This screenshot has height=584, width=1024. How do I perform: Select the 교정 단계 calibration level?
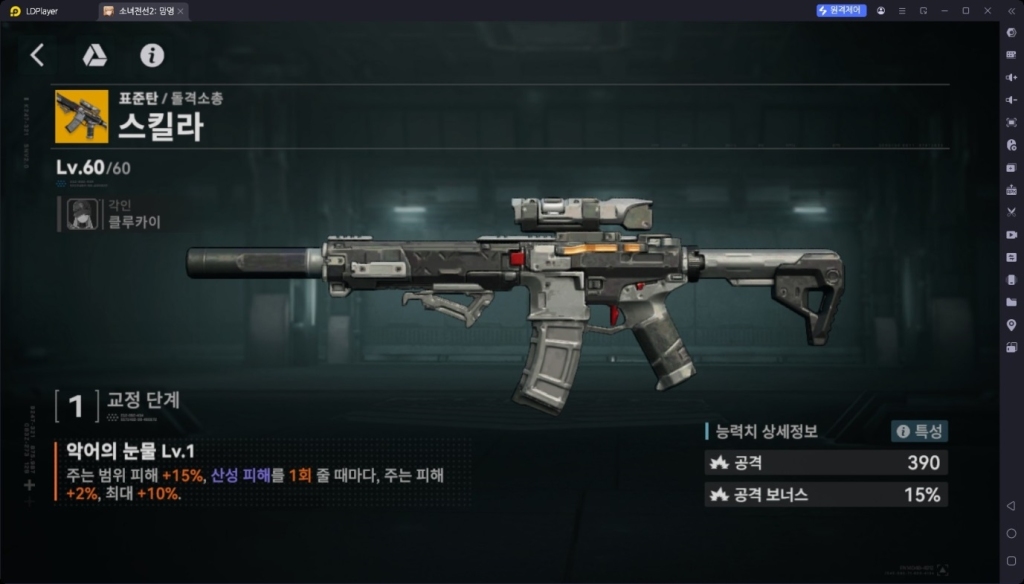click(x=76, y=405)
